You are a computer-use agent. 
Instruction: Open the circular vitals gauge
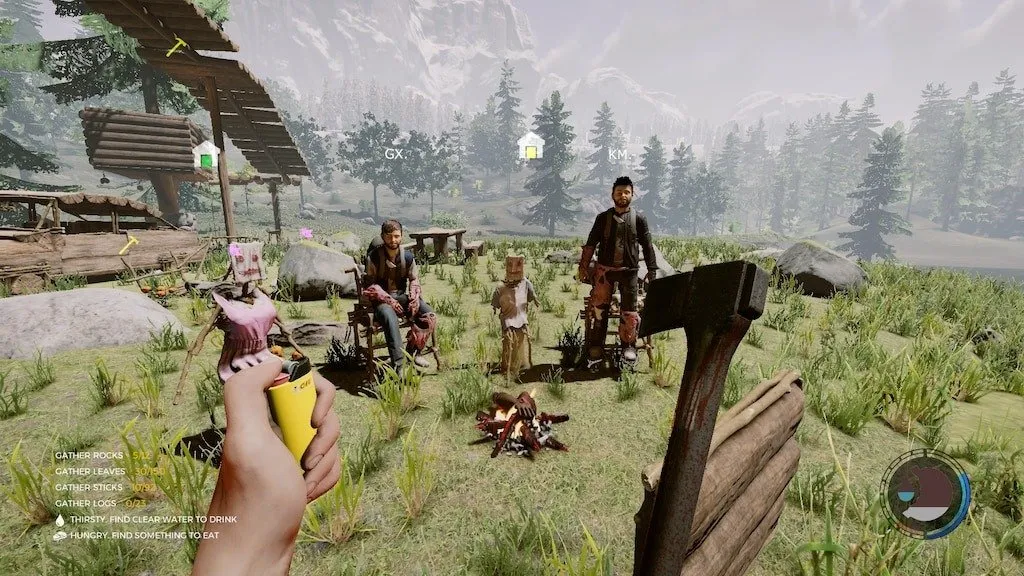[x=926, y=494]
